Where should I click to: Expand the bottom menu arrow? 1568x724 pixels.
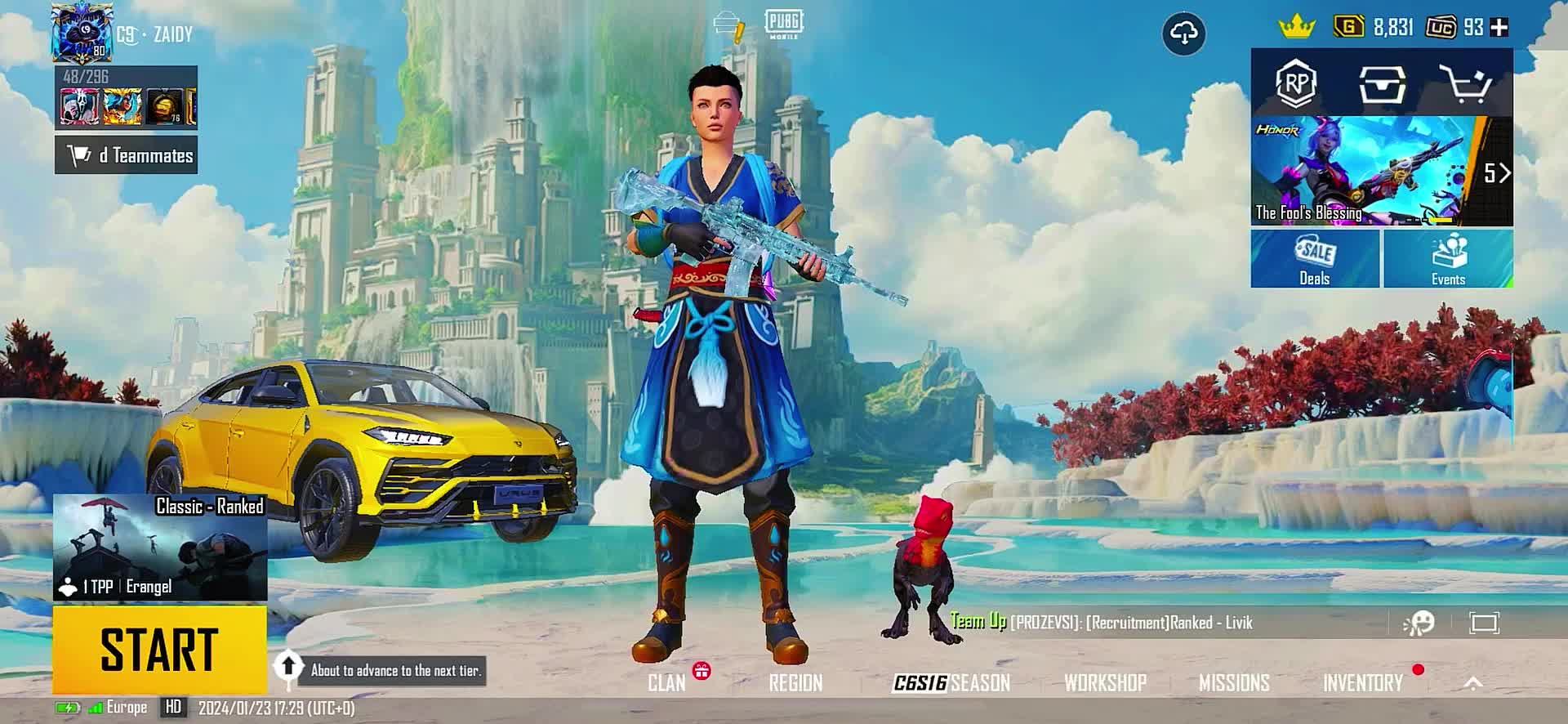[x=1473, y=683]
